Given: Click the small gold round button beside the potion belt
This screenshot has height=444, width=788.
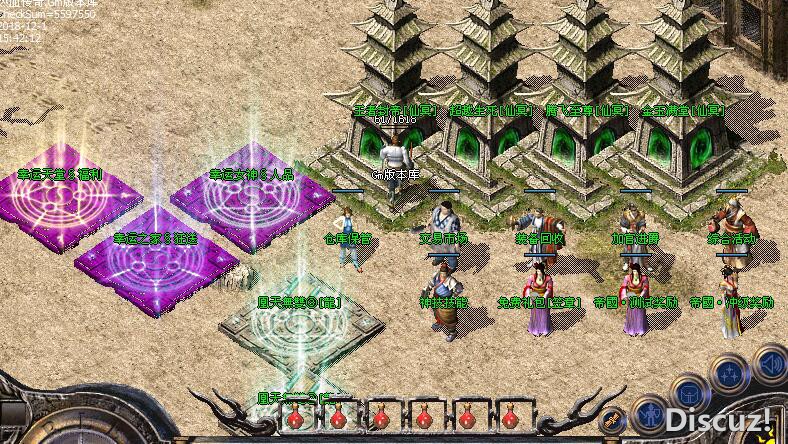Looking at the screenshot, I should 614,419.
